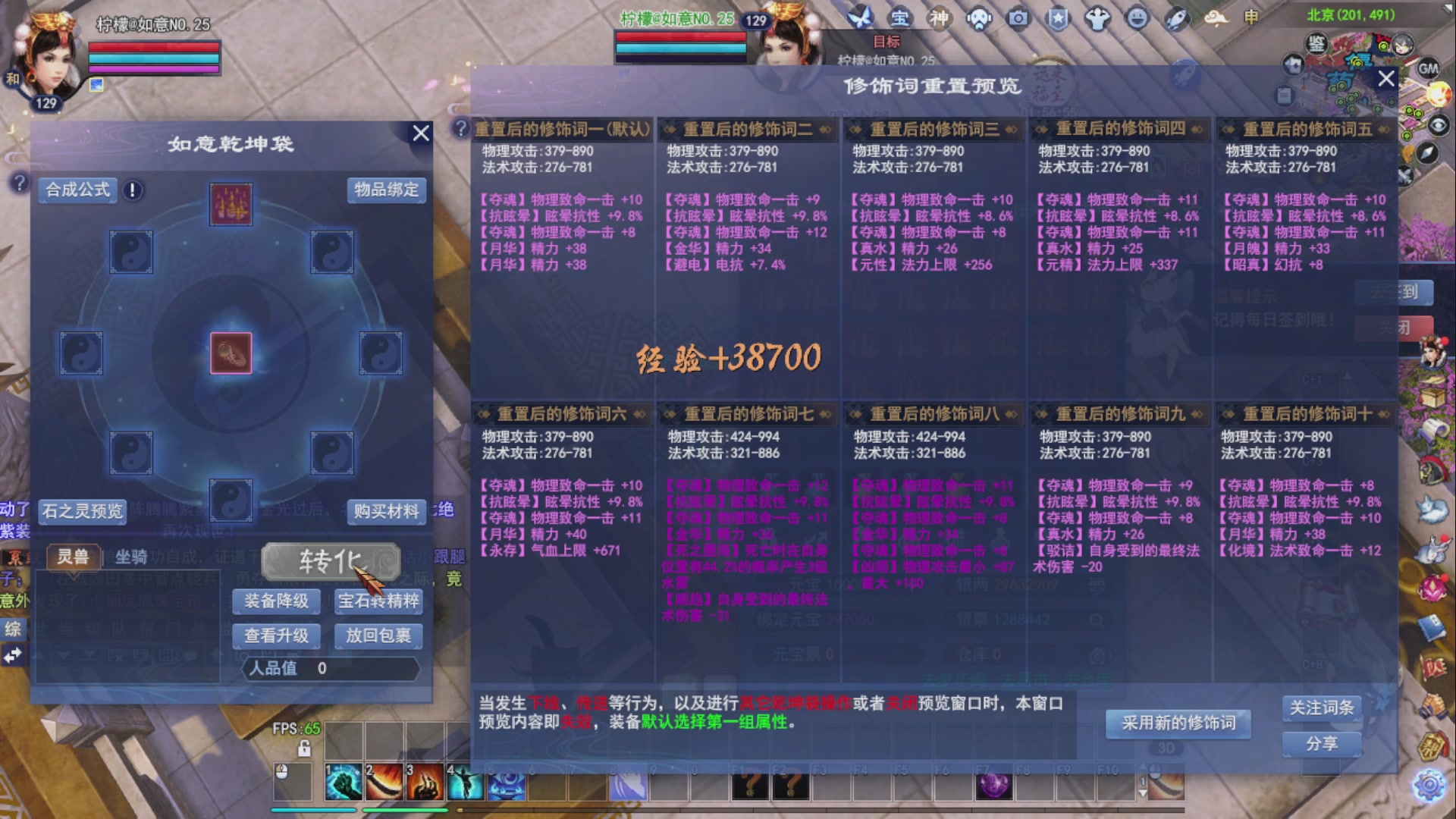Click the 人品值 progress bar

coord(330,669)
